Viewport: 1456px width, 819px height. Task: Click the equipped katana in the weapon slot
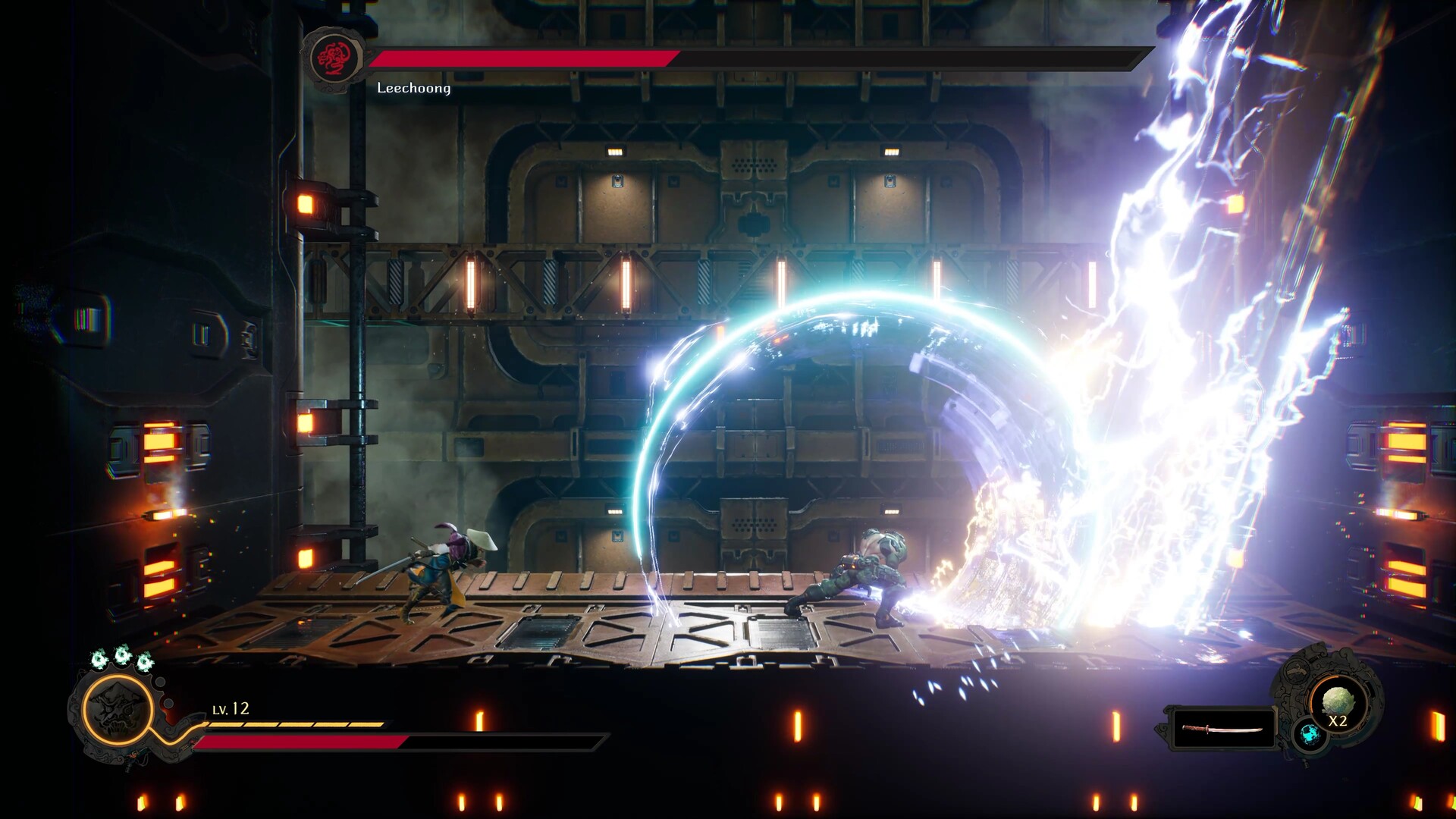1222,730
